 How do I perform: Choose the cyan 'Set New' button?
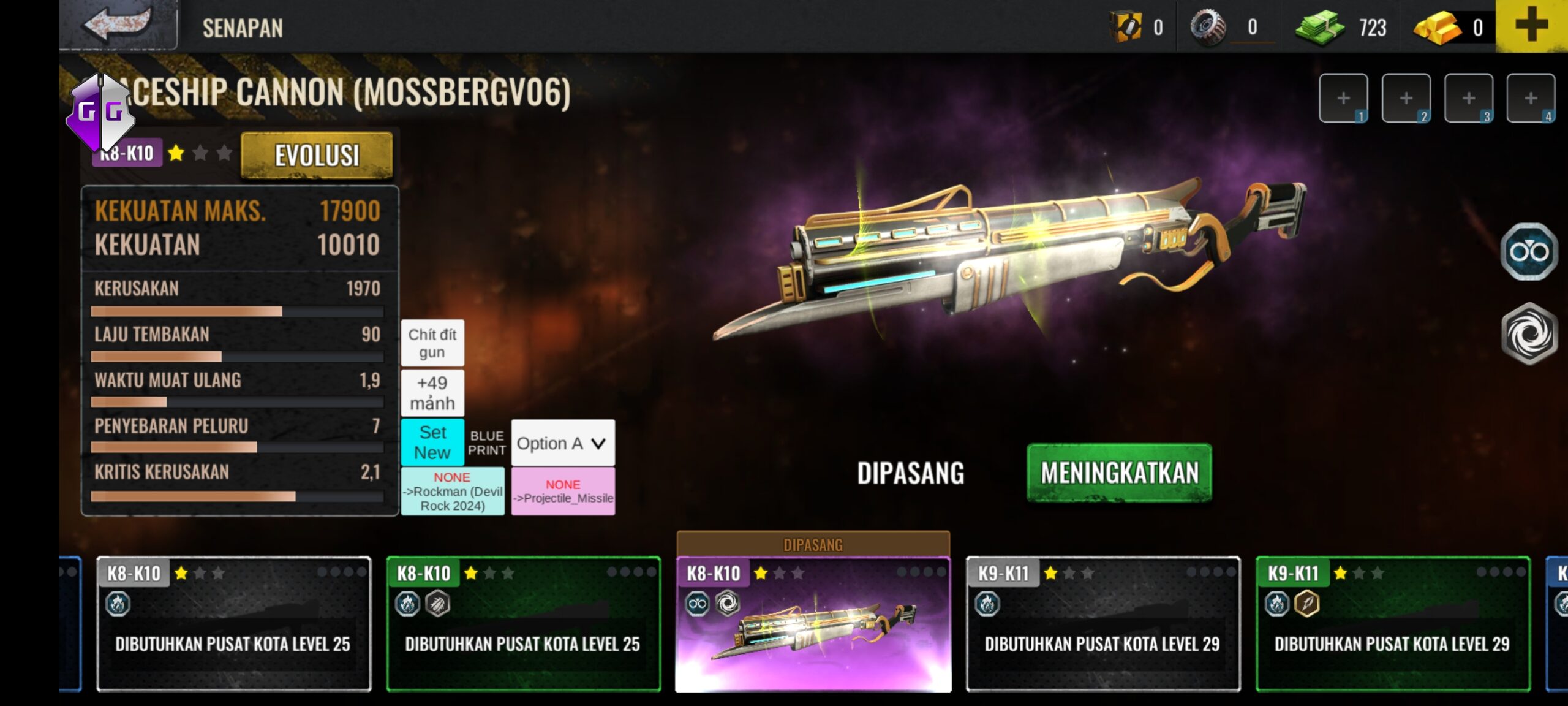coord(432,442)
